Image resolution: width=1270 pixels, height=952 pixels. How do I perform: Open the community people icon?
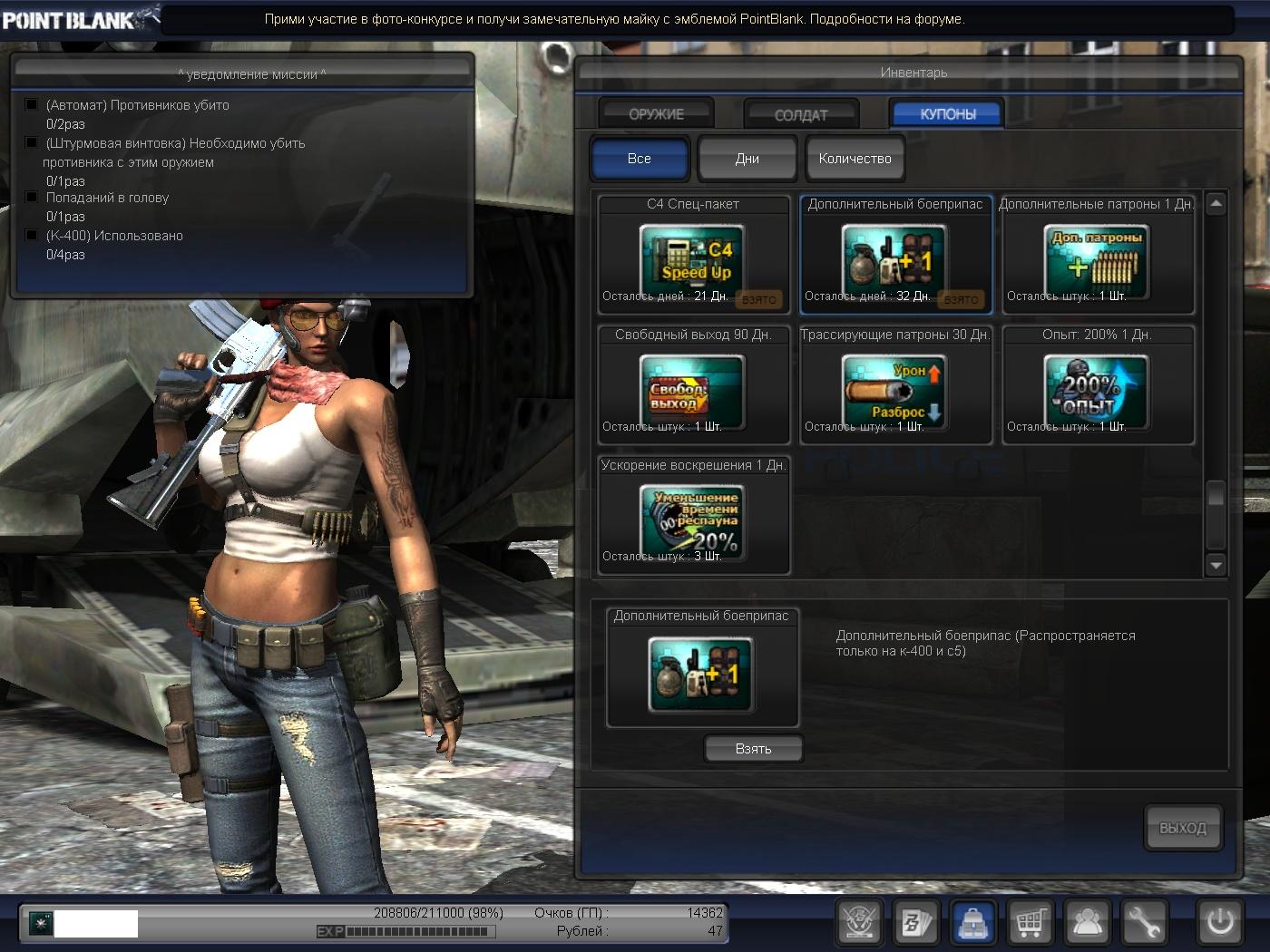1087,924
